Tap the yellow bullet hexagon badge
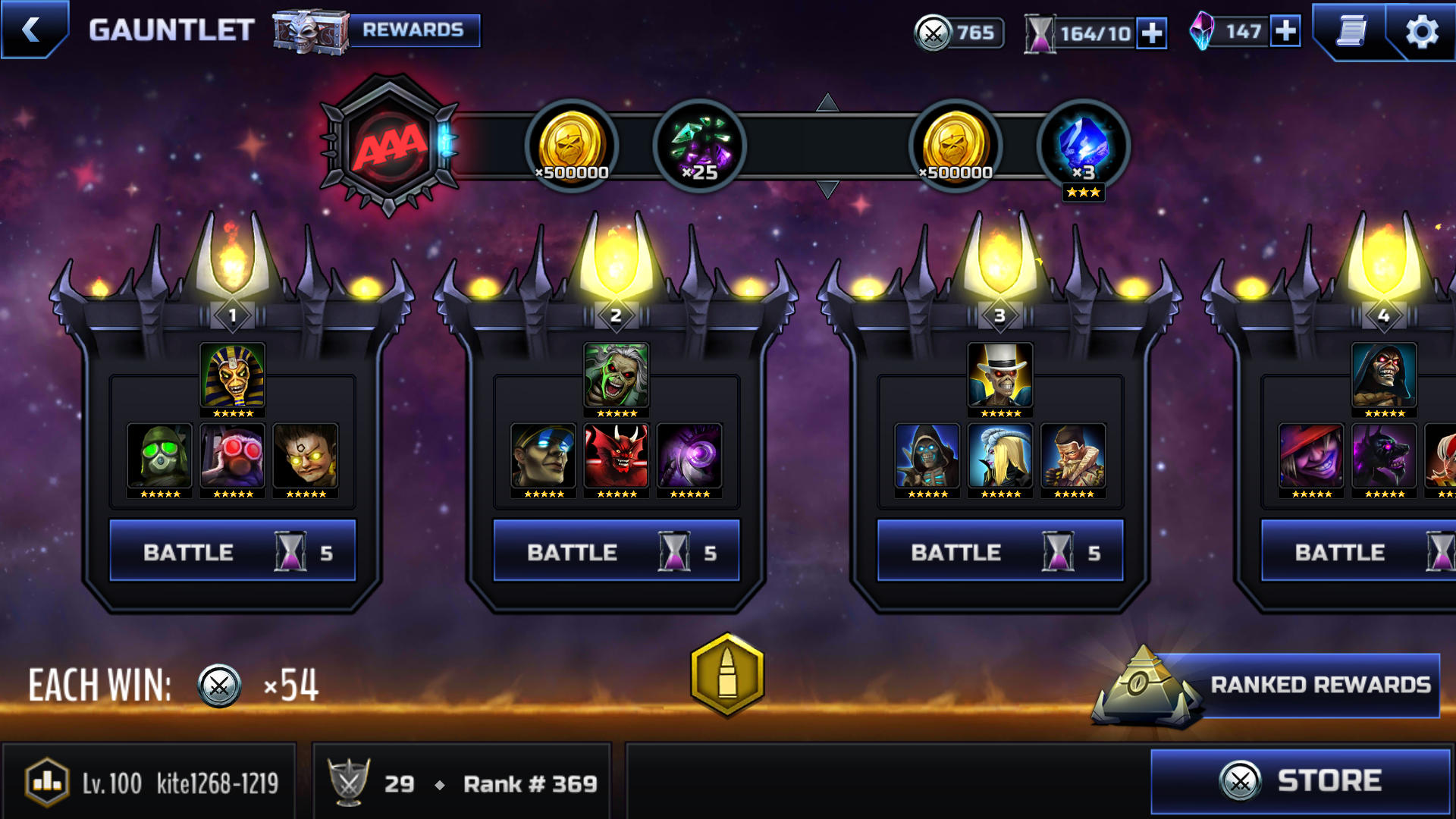This screenshot has width=1456, height=819. coord(727,674)
